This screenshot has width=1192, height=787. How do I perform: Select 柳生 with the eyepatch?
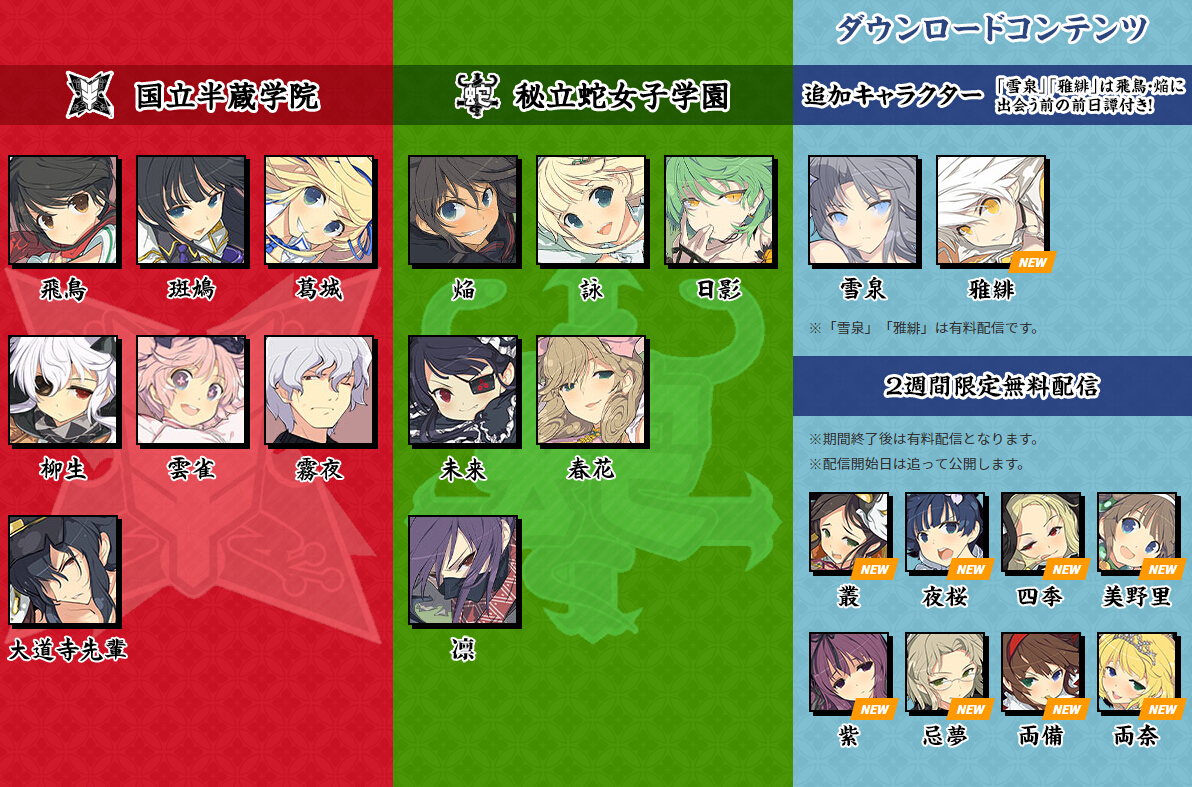[63, 390]
